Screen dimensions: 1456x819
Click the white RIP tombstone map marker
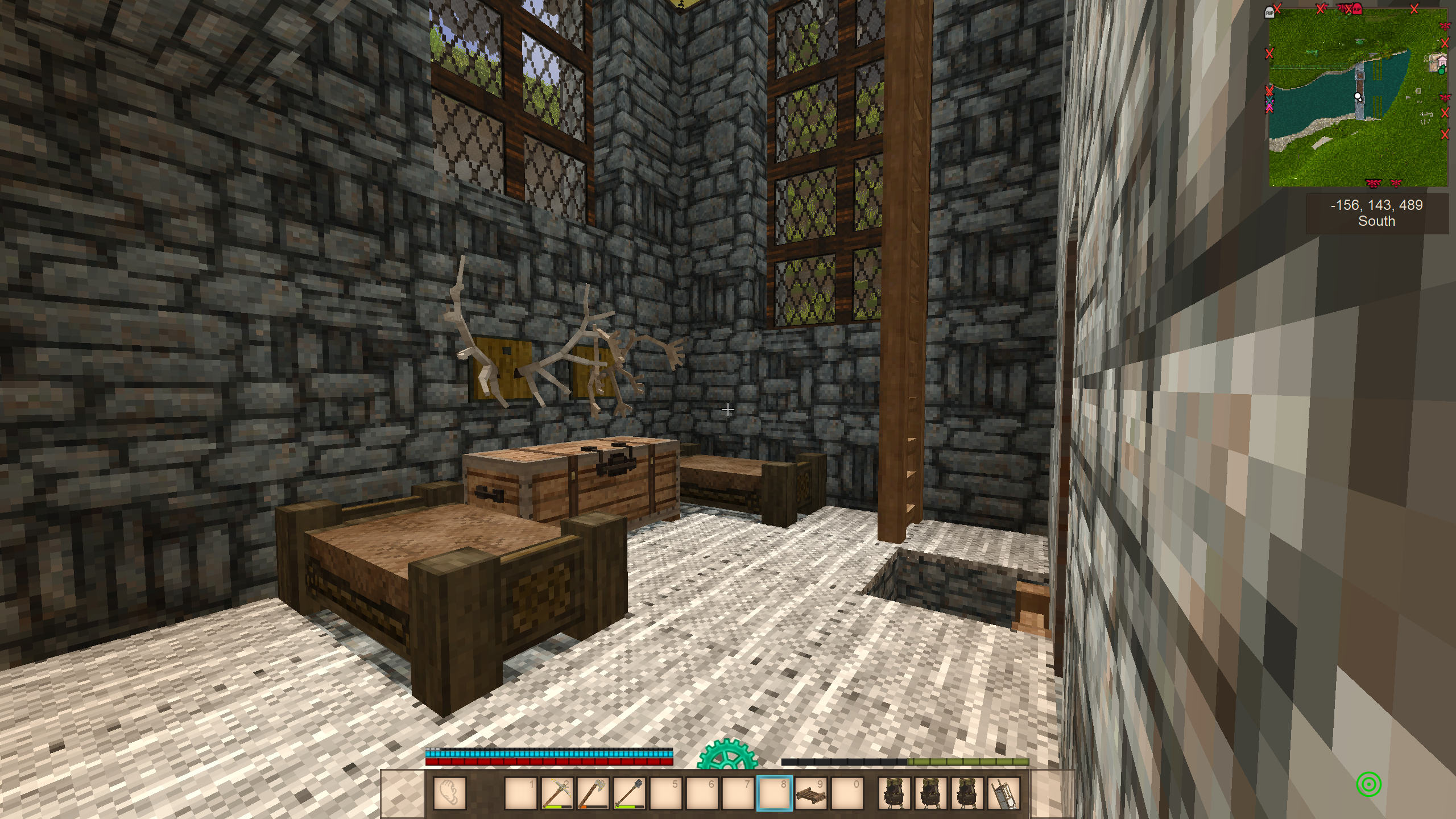pos(1269,13)
